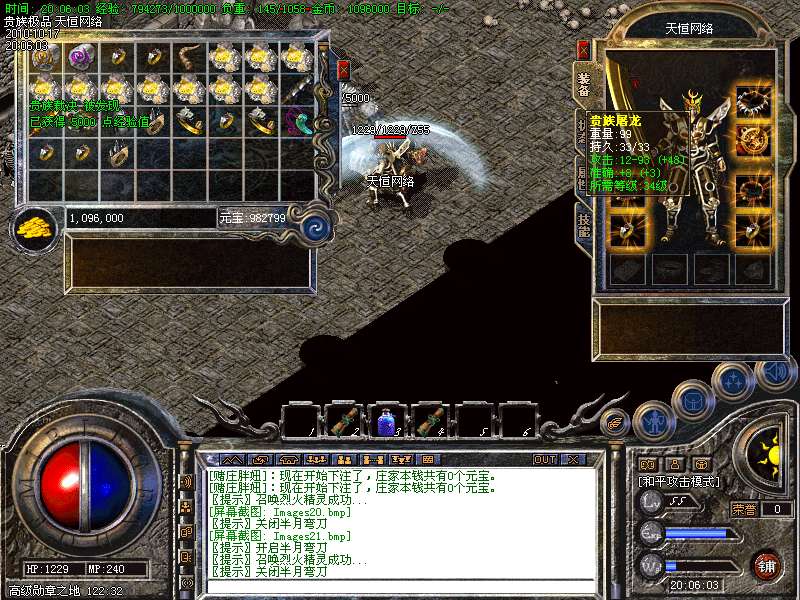Screen dimensions: 800x600
Task: Click the OUT button above chat
Action: coord(544,459)
